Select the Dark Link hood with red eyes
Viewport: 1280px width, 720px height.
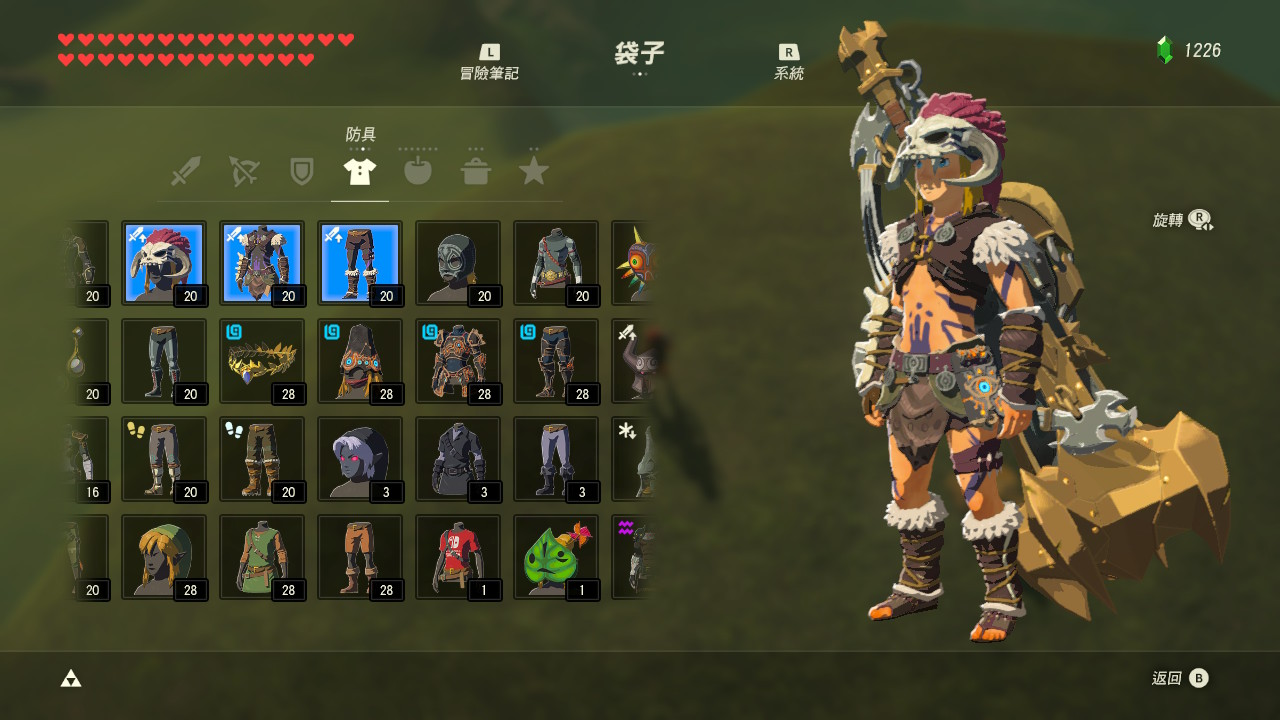[359, 459]
